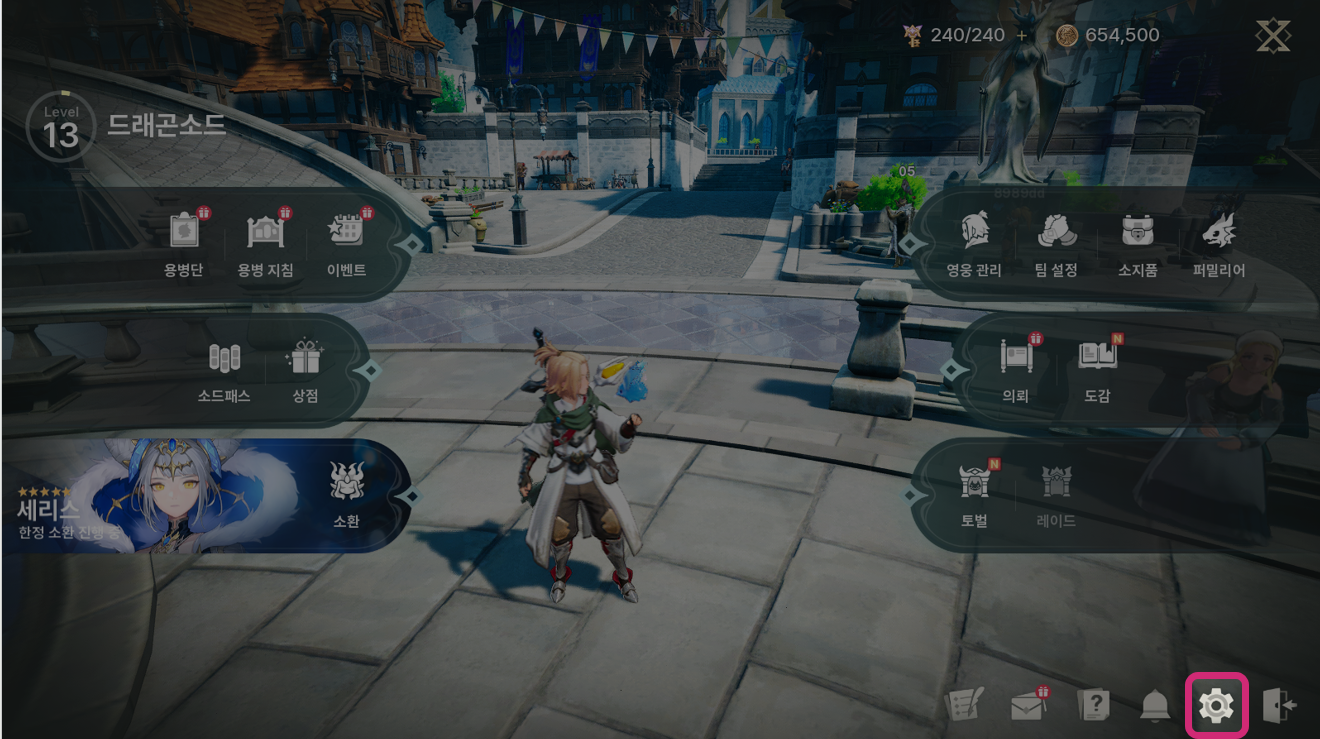This screenshot has height=739, width=1320.
Task: Open the 이벤트 events menu
Action: [x=347, y=243]
